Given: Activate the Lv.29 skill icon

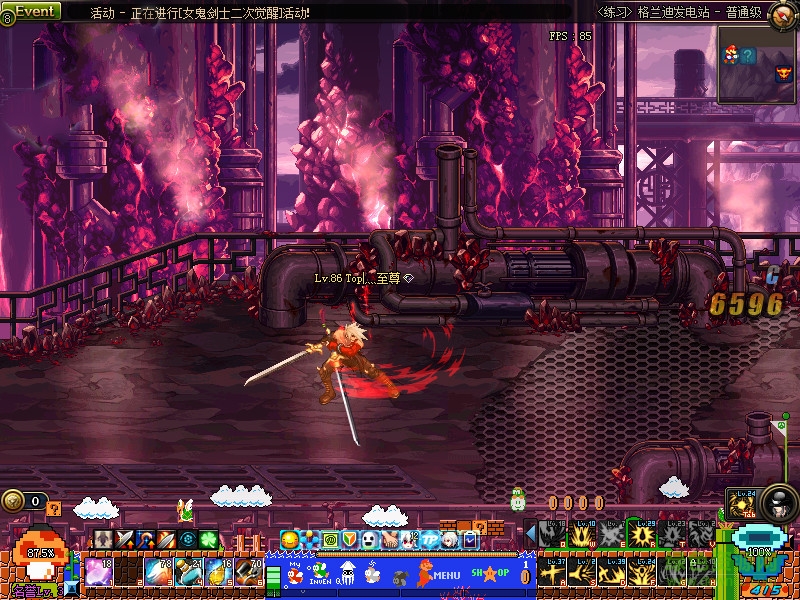Looking at the screenshot, I should [x=641, y=535].
